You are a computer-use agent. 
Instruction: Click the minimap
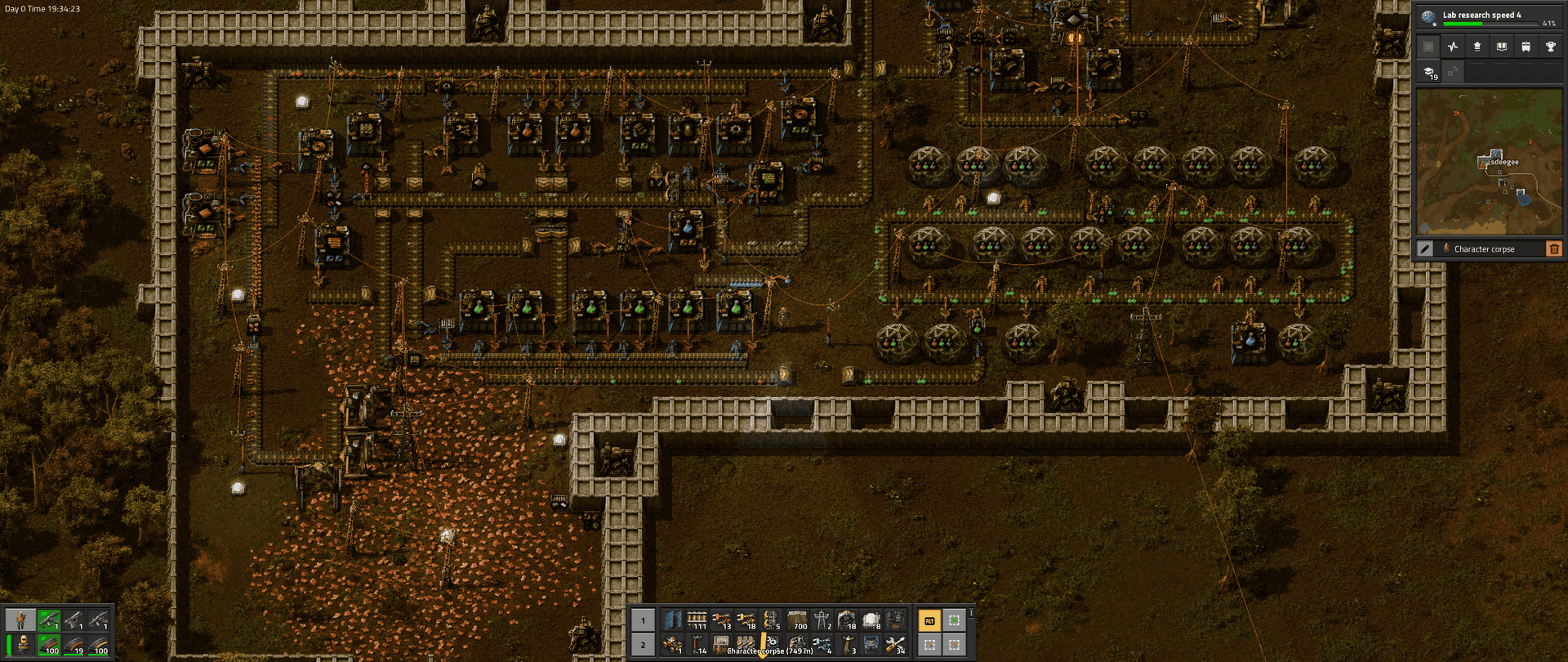click(1488, 162)
